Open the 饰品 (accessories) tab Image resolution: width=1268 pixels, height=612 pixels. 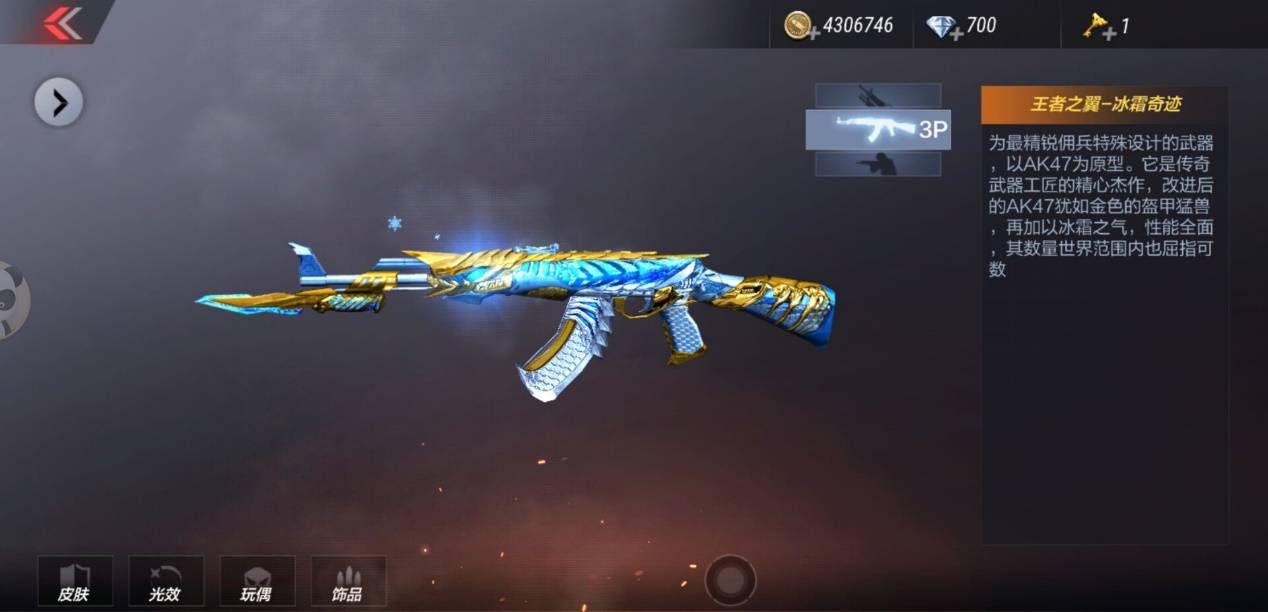348,581
